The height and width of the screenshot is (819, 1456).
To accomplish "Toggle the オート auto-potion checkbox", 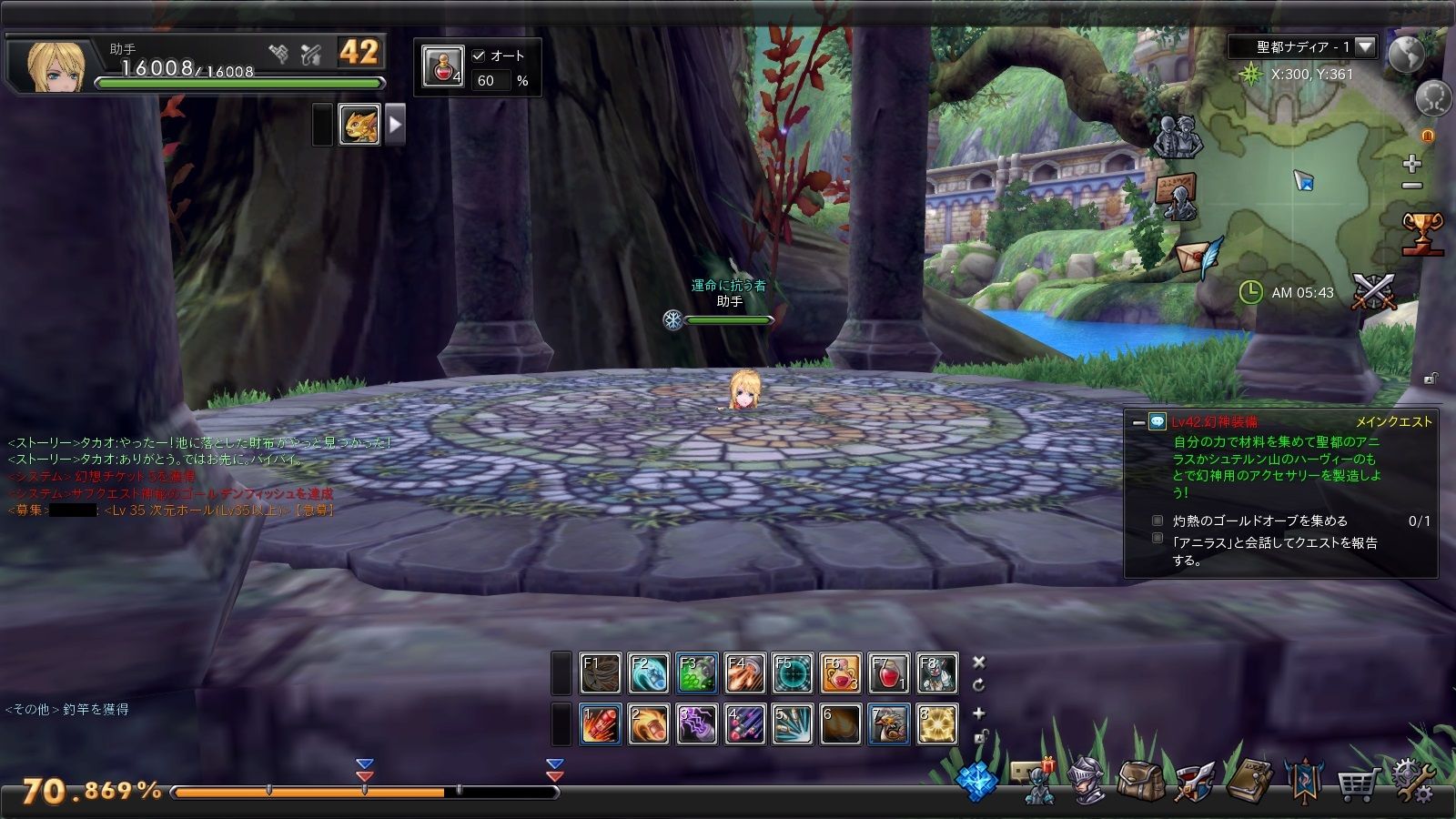I will tap(479, 56).
